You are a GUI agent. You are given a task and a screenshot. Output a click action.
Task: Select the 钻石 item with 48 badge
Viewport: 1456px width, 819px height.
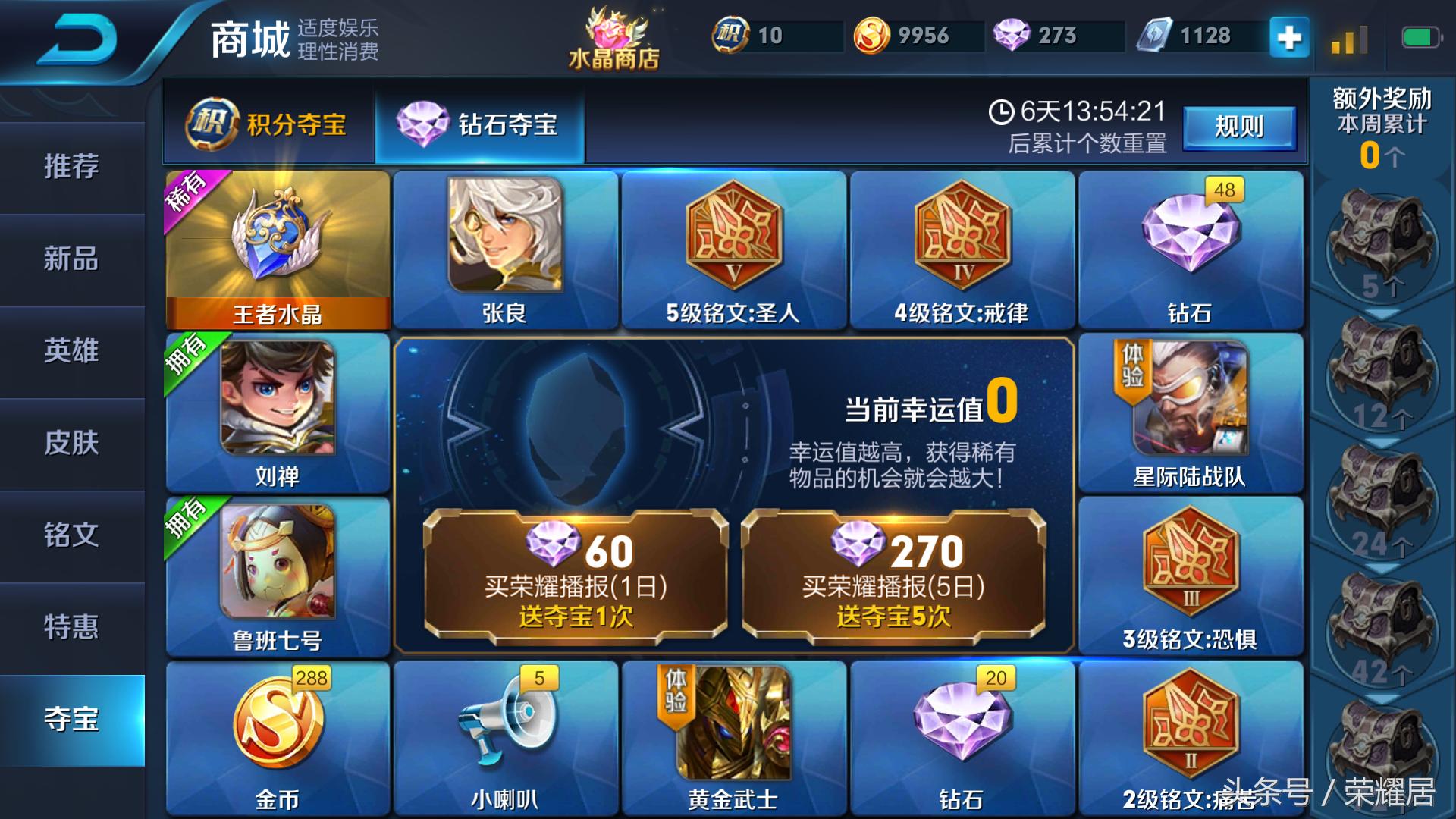1191,243
